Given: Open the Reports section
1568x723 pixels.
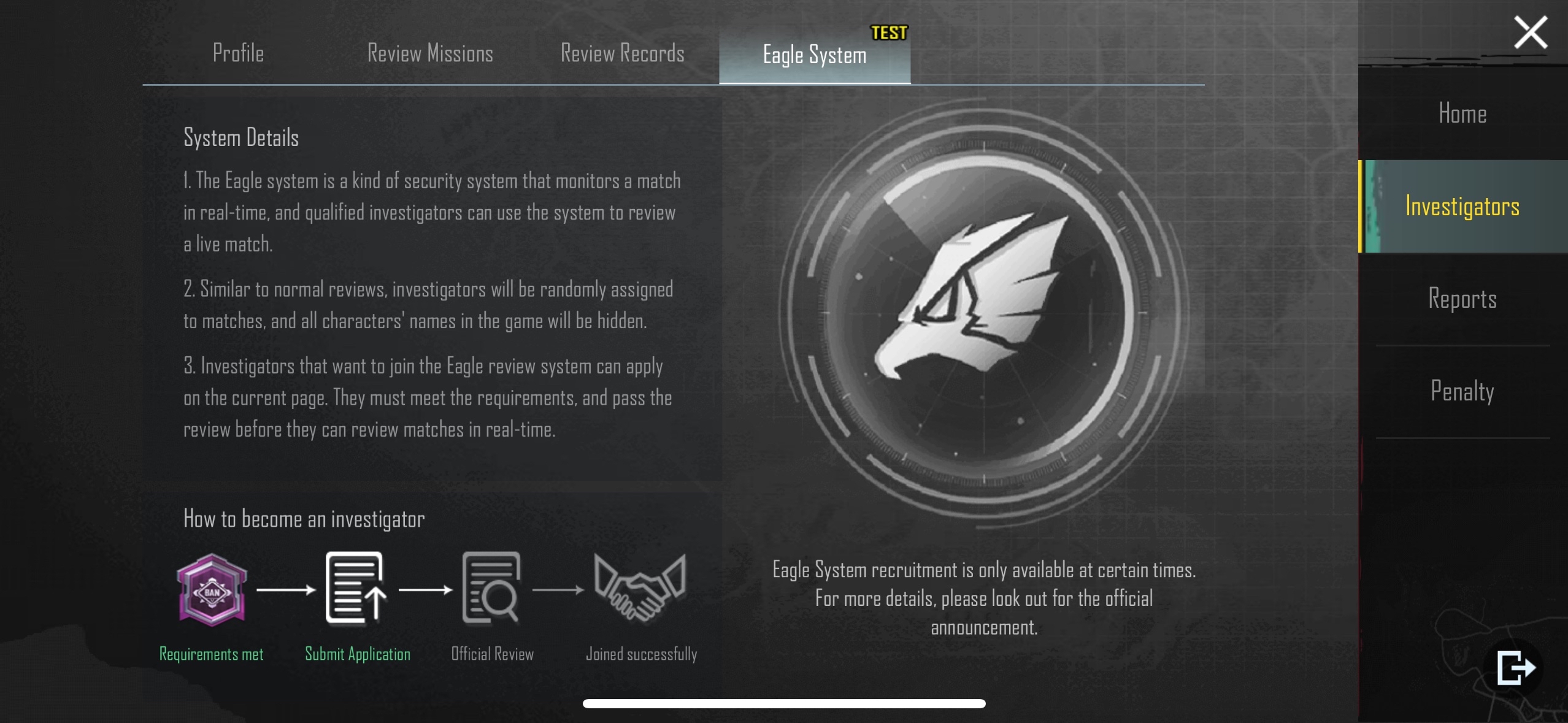Looking at the screenshot, I should pyautogui.click(x=1462, y=299).
